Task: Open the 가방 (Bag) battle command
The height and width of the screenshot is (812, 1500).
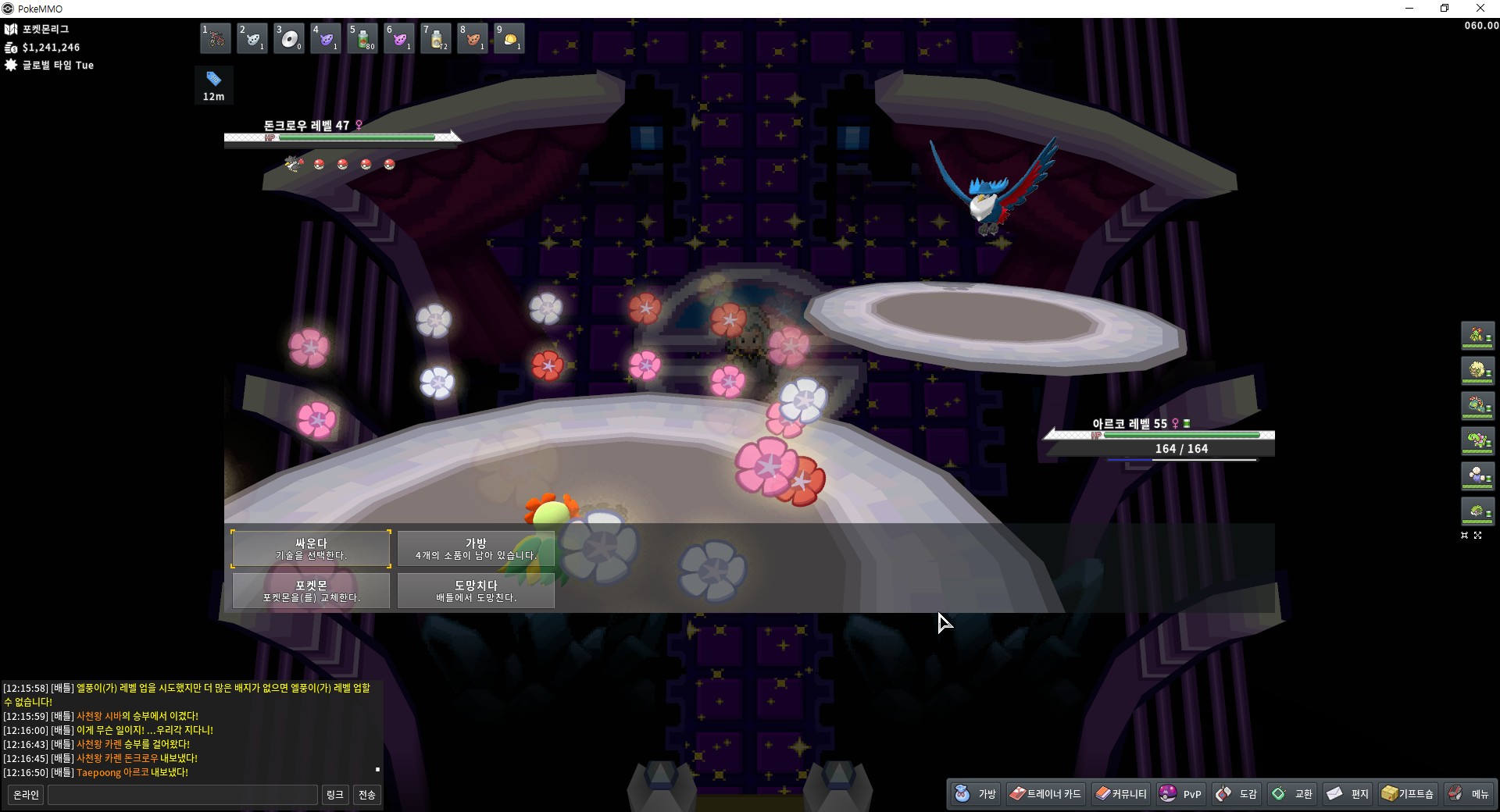Action: pyautogui.click(x=476, y=549)
